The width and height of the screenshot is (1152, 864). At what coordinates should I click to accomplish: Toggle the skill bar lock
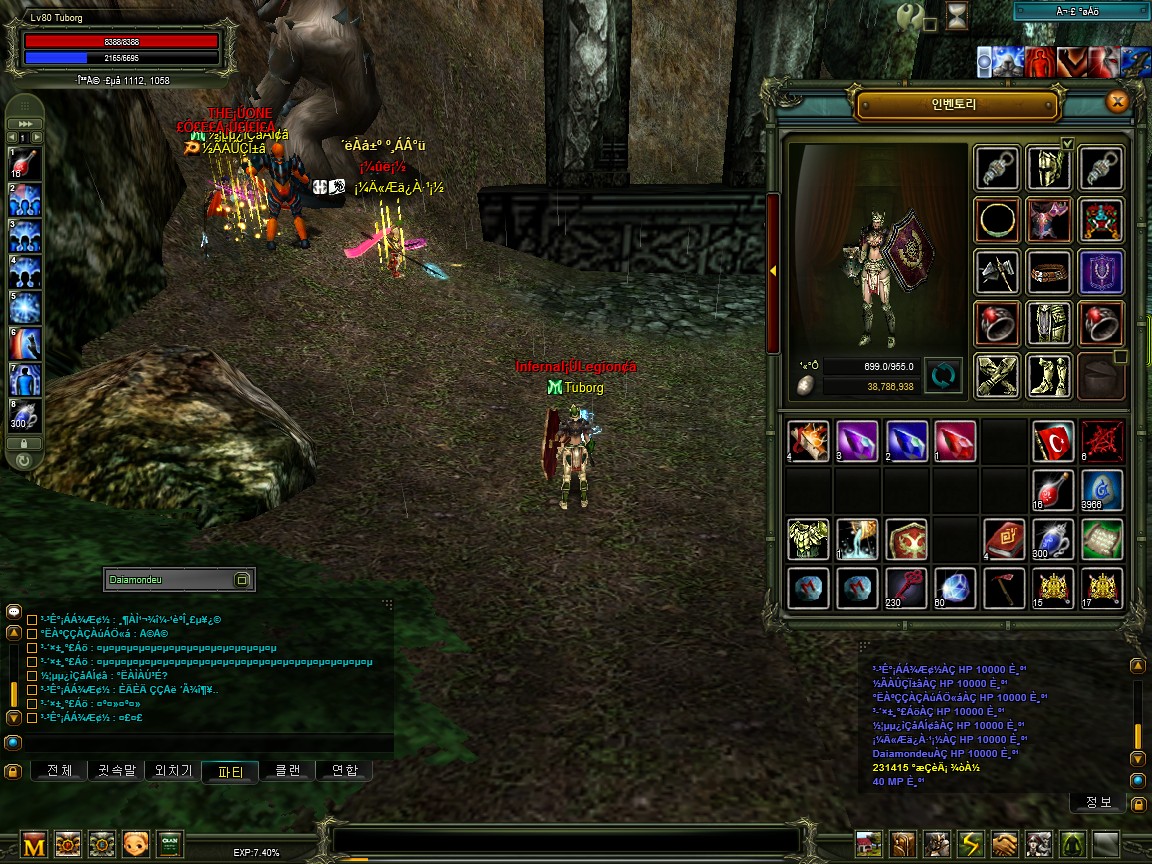tap(25, 443)
